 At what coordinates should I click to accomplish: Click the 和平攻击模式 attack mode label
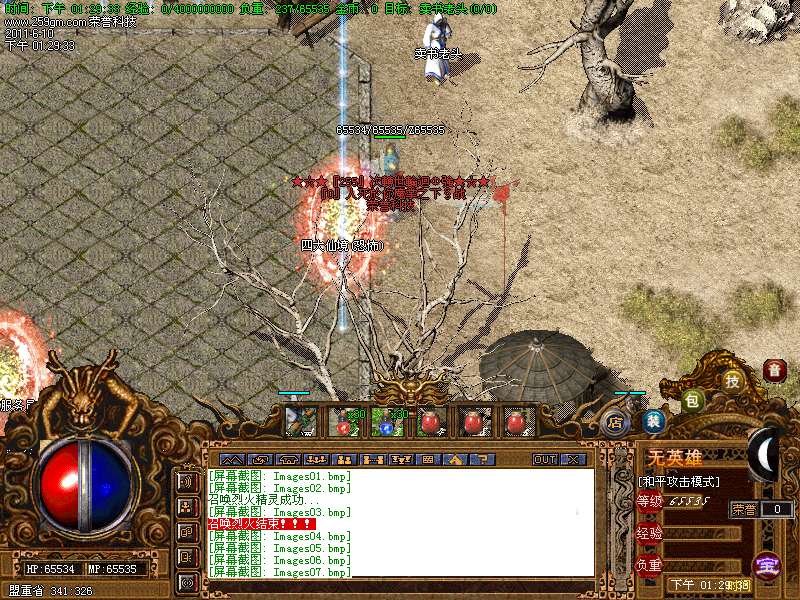pos(680,482)
